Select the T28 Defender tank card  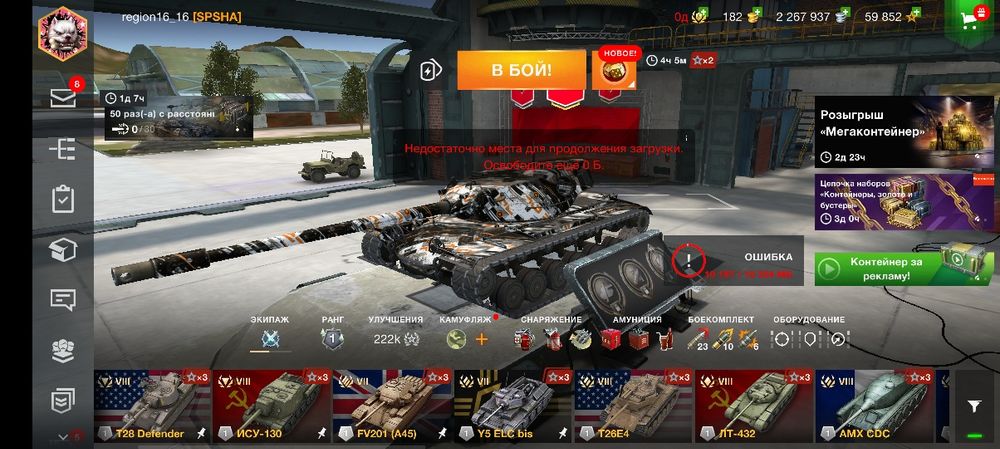[x=154, y=406]
